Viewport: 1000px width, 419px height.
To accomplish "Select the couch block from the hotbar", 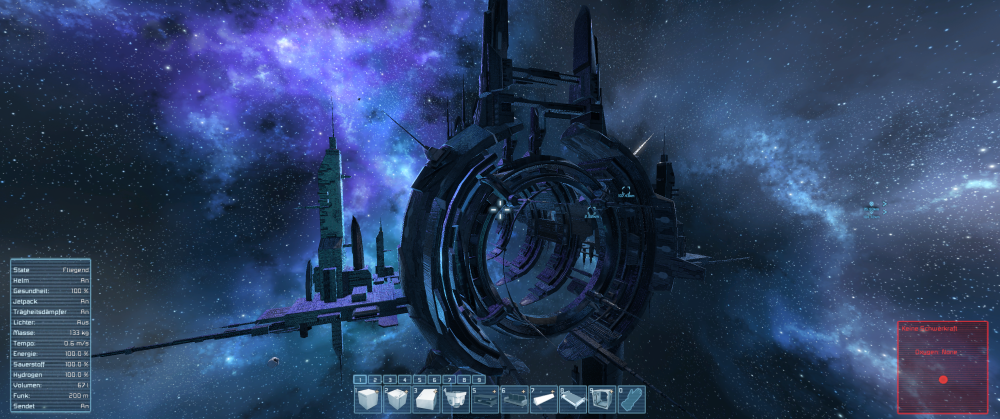I will click(514, 399).
